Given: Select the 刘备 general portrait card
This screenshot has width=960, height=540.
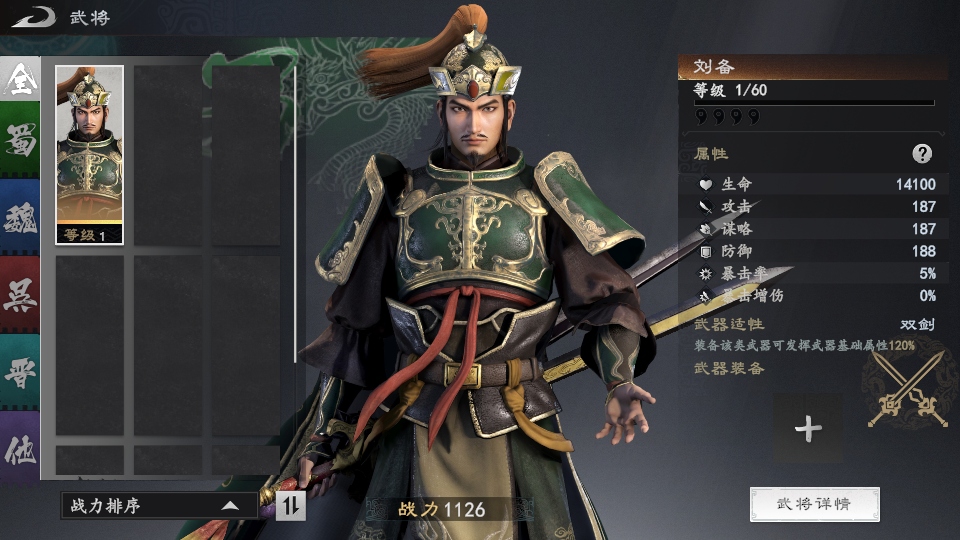Looking at the screenshot, I should click(x=90, y=155).
